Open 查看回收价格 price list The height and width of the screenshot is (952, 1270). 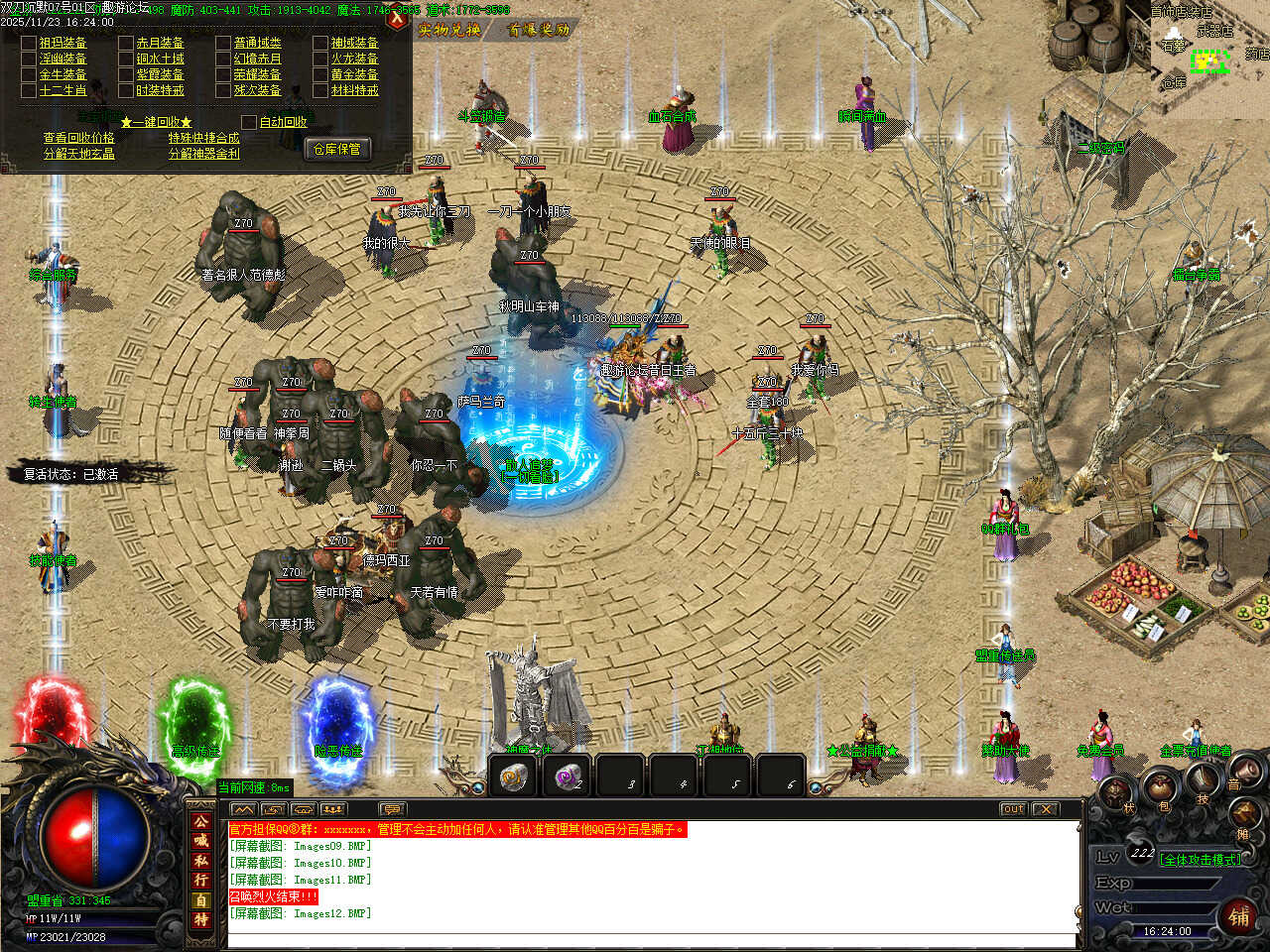point(78,138)
